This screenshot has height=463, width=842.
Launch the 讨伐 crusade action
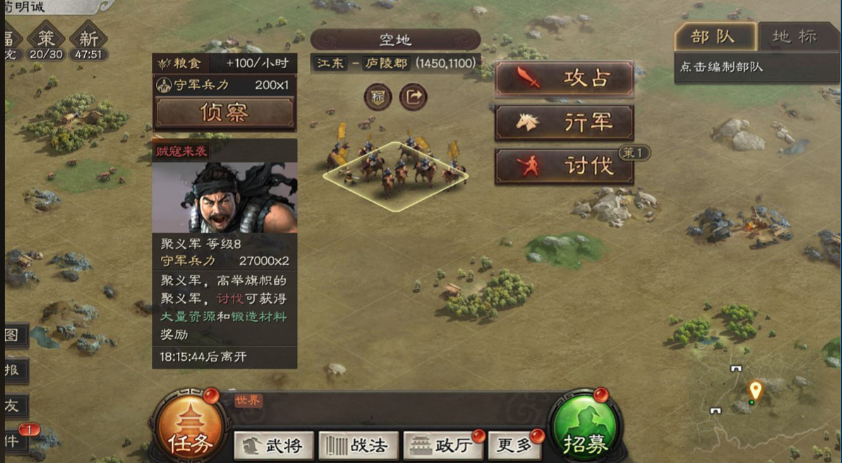(x=564, y=166)
